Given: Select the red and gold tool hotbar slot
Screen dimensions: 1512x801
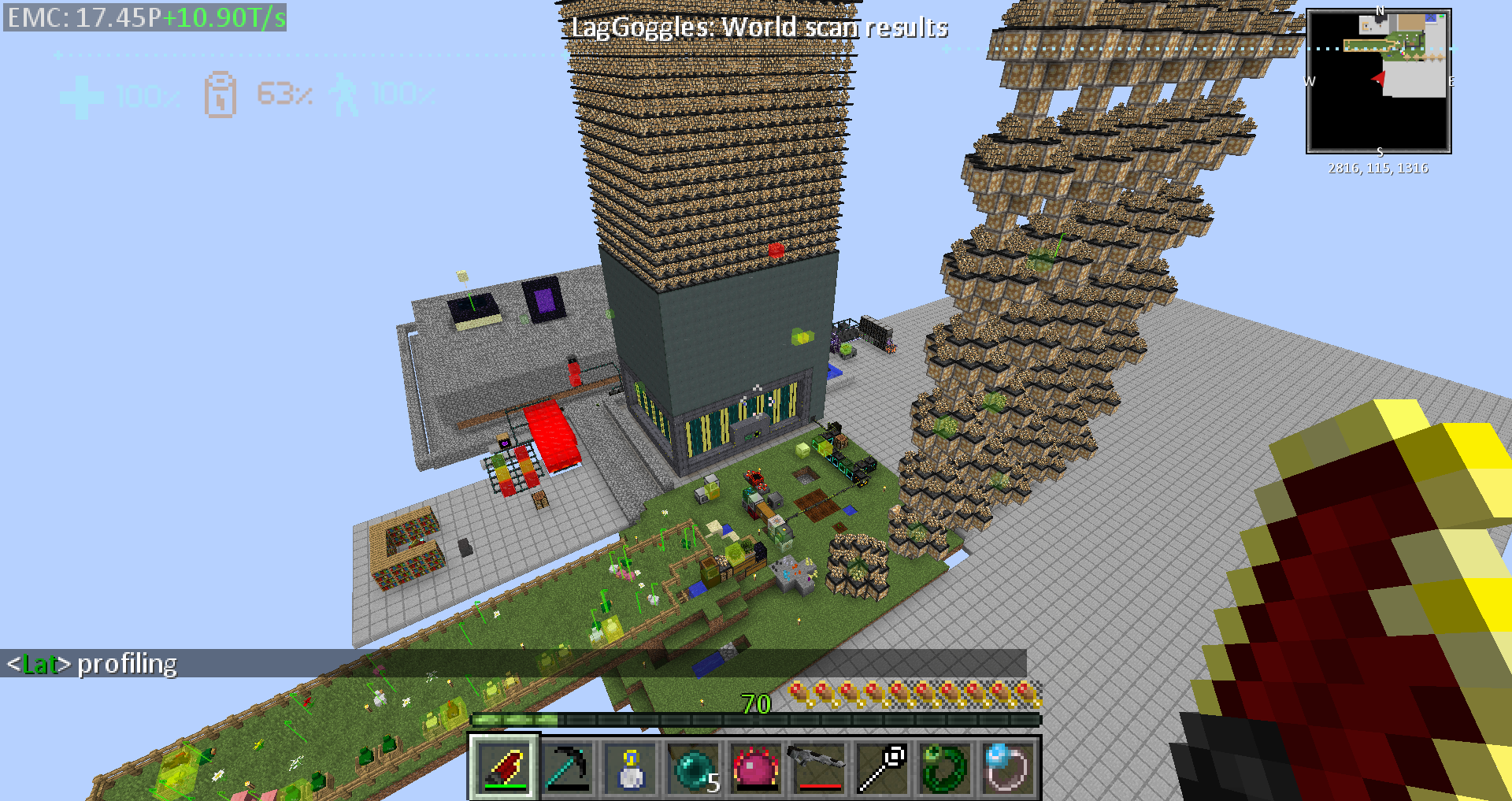Looking at the screenshot, I should pos(504,767).
